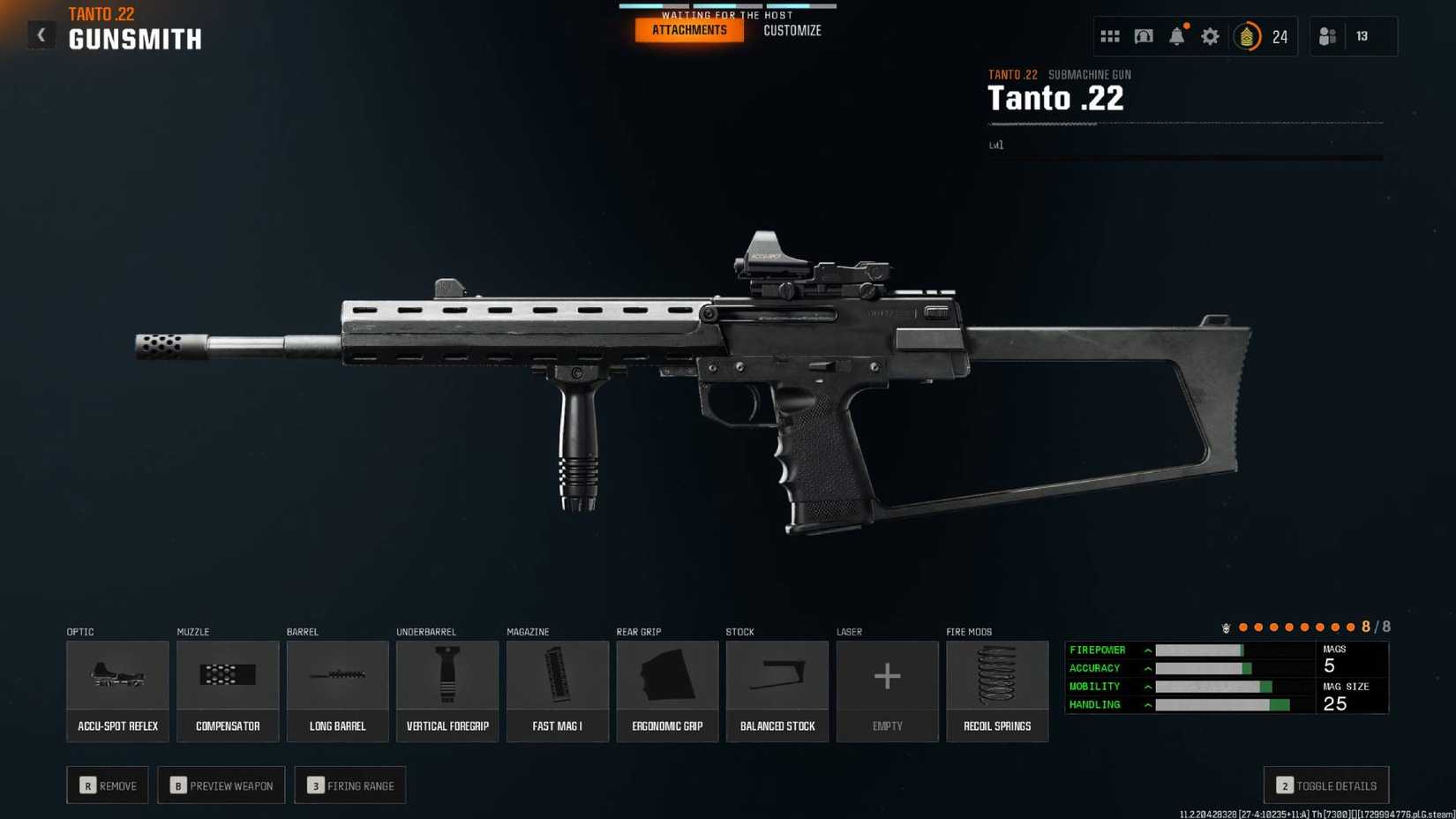Viewport: 1456px width, 819px height.
Task: Select the empty Laser attachment slot
Action: click(887, 690)
